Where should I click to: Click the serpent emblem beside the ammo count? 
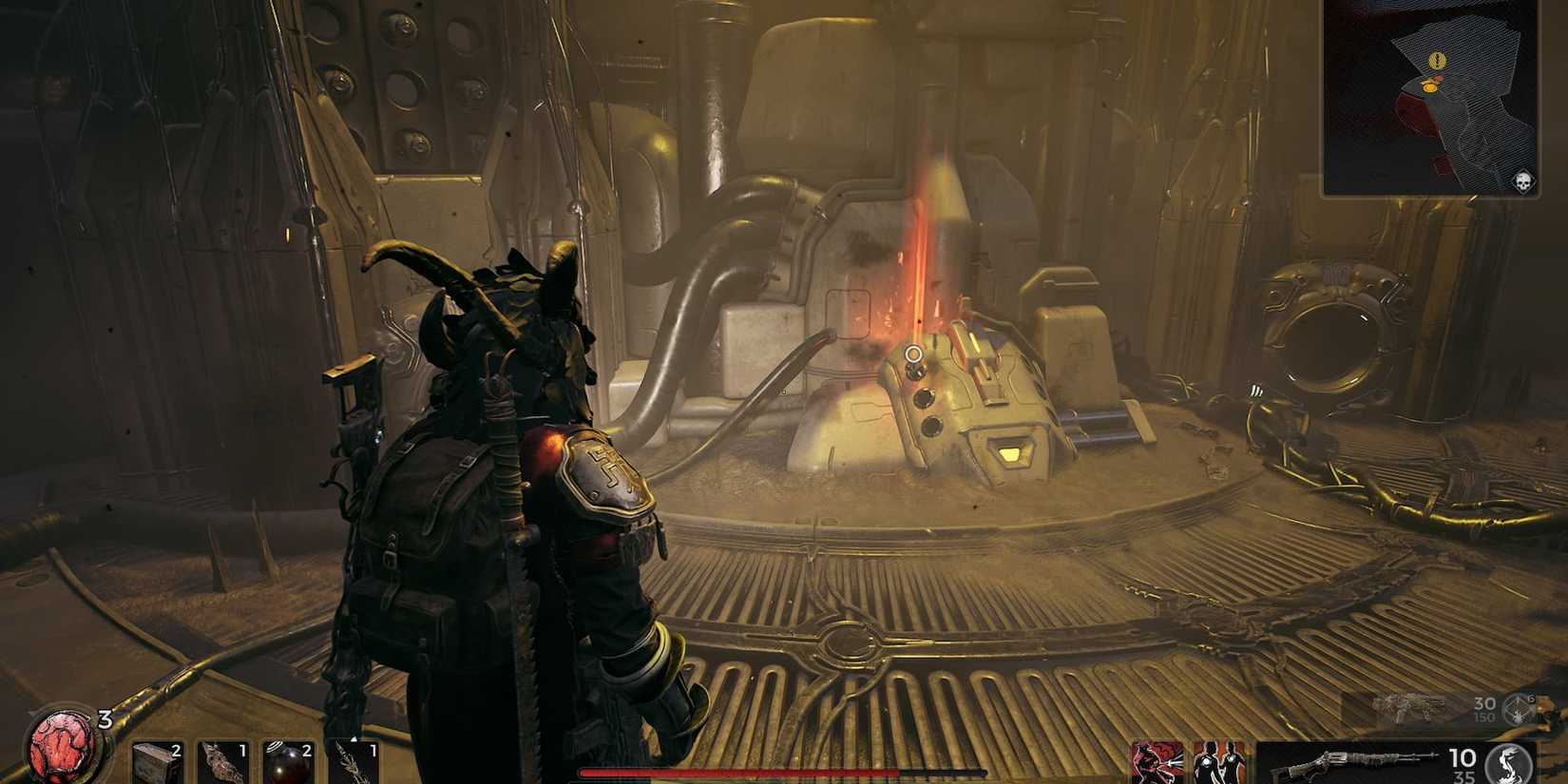coord(1508,762)
